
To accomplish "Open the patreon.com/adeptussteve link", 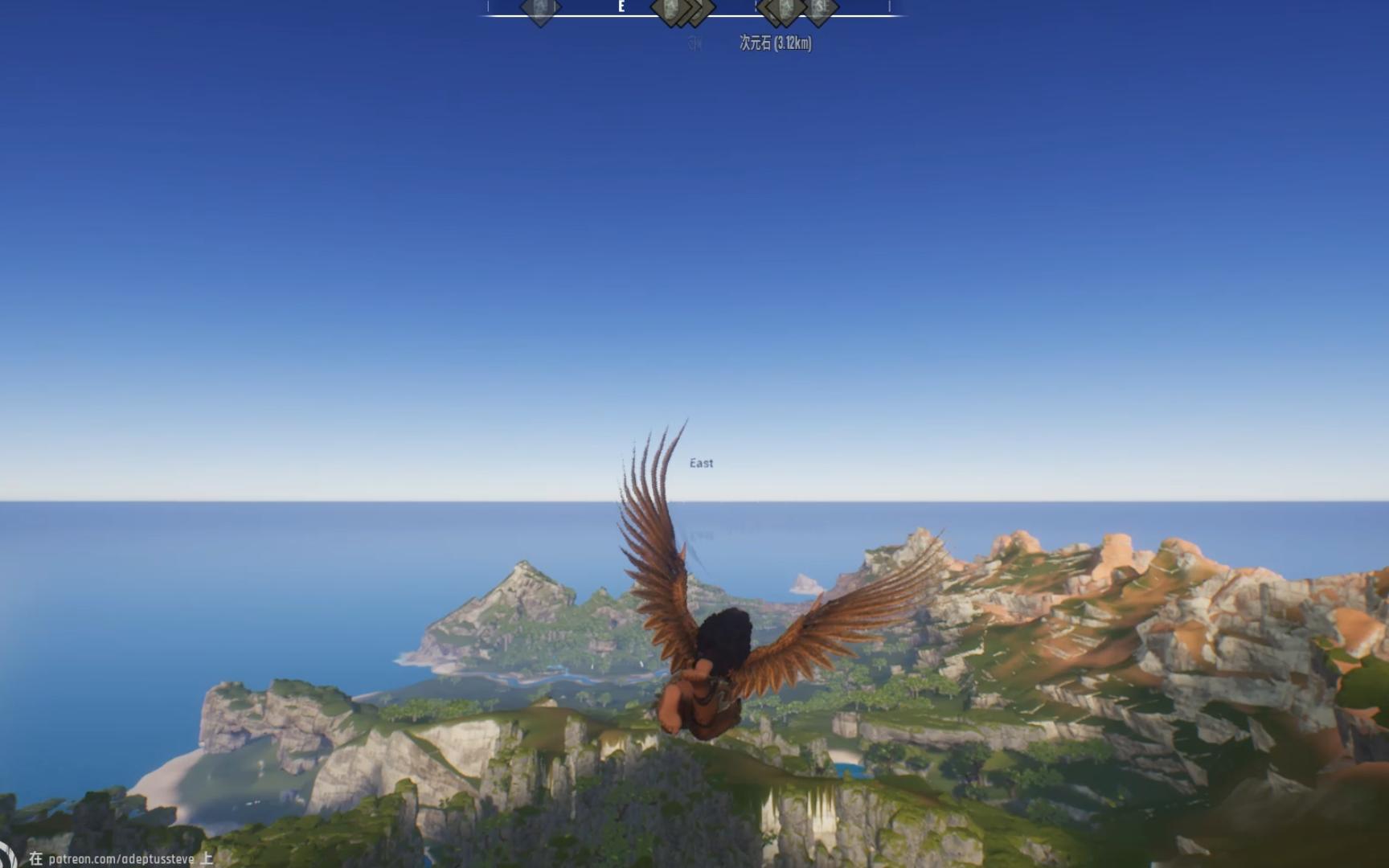I will tap(121, 859).
